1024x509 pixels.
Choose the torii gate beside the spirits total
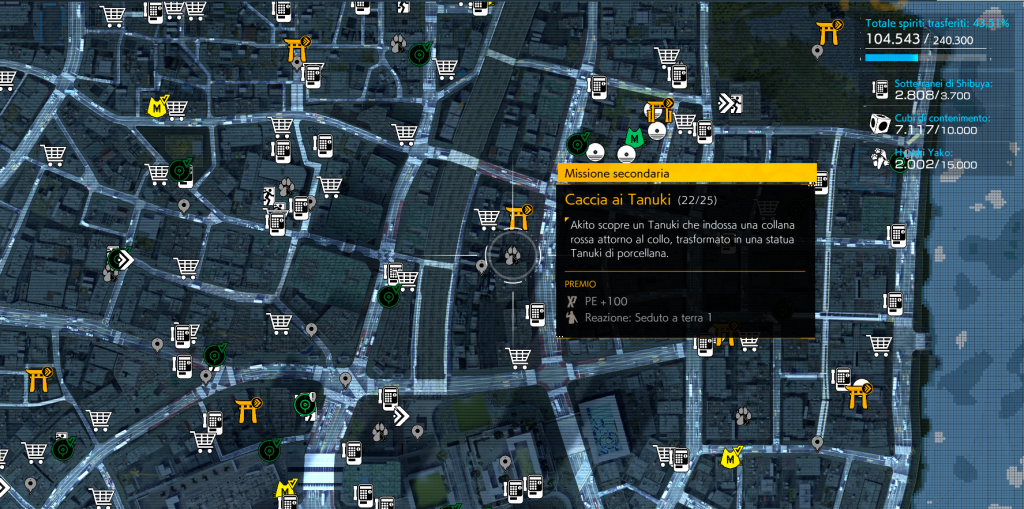[828, 33]
